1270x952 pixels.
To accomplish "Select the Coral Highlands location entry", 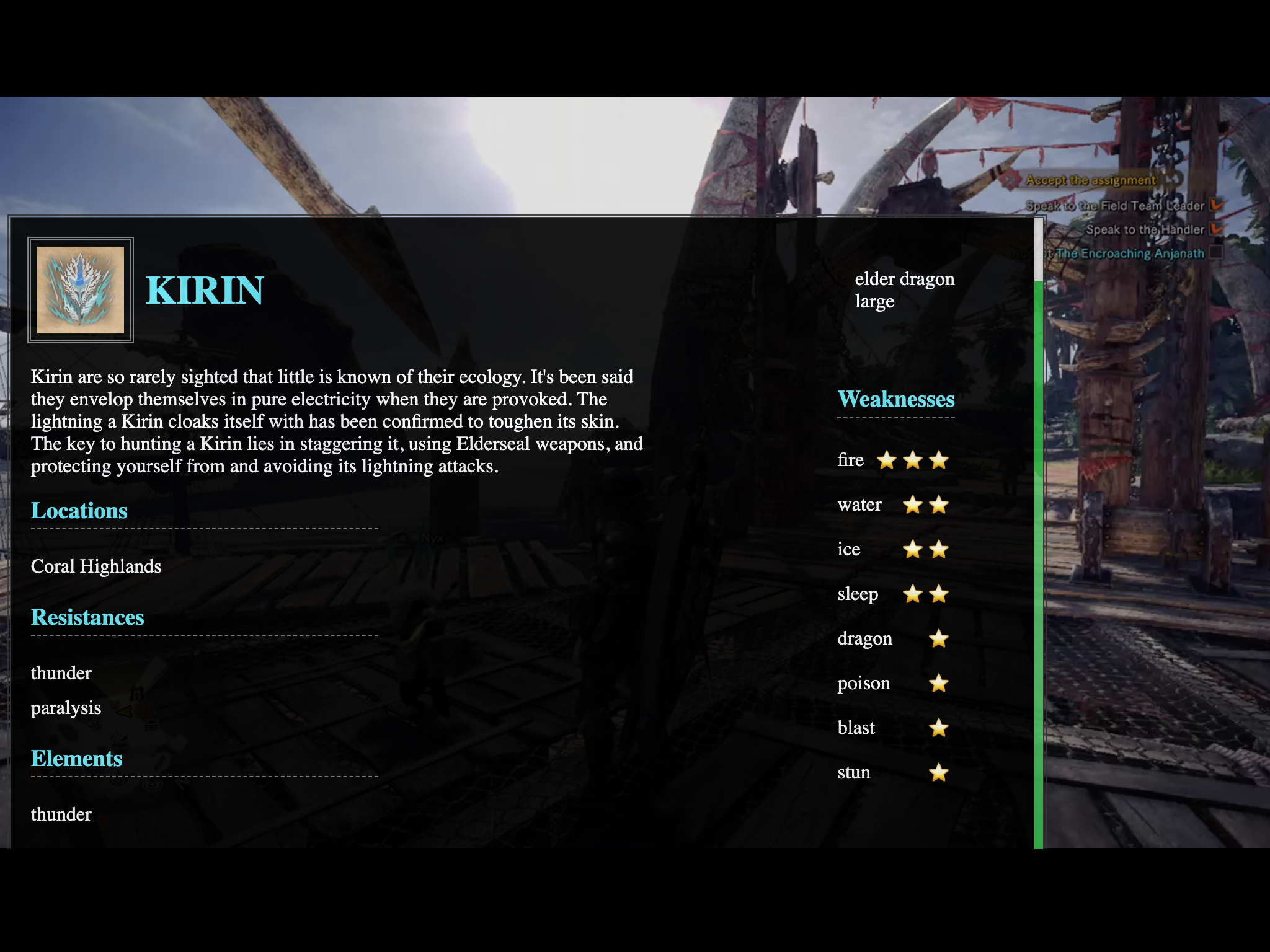I will (96, 566).
